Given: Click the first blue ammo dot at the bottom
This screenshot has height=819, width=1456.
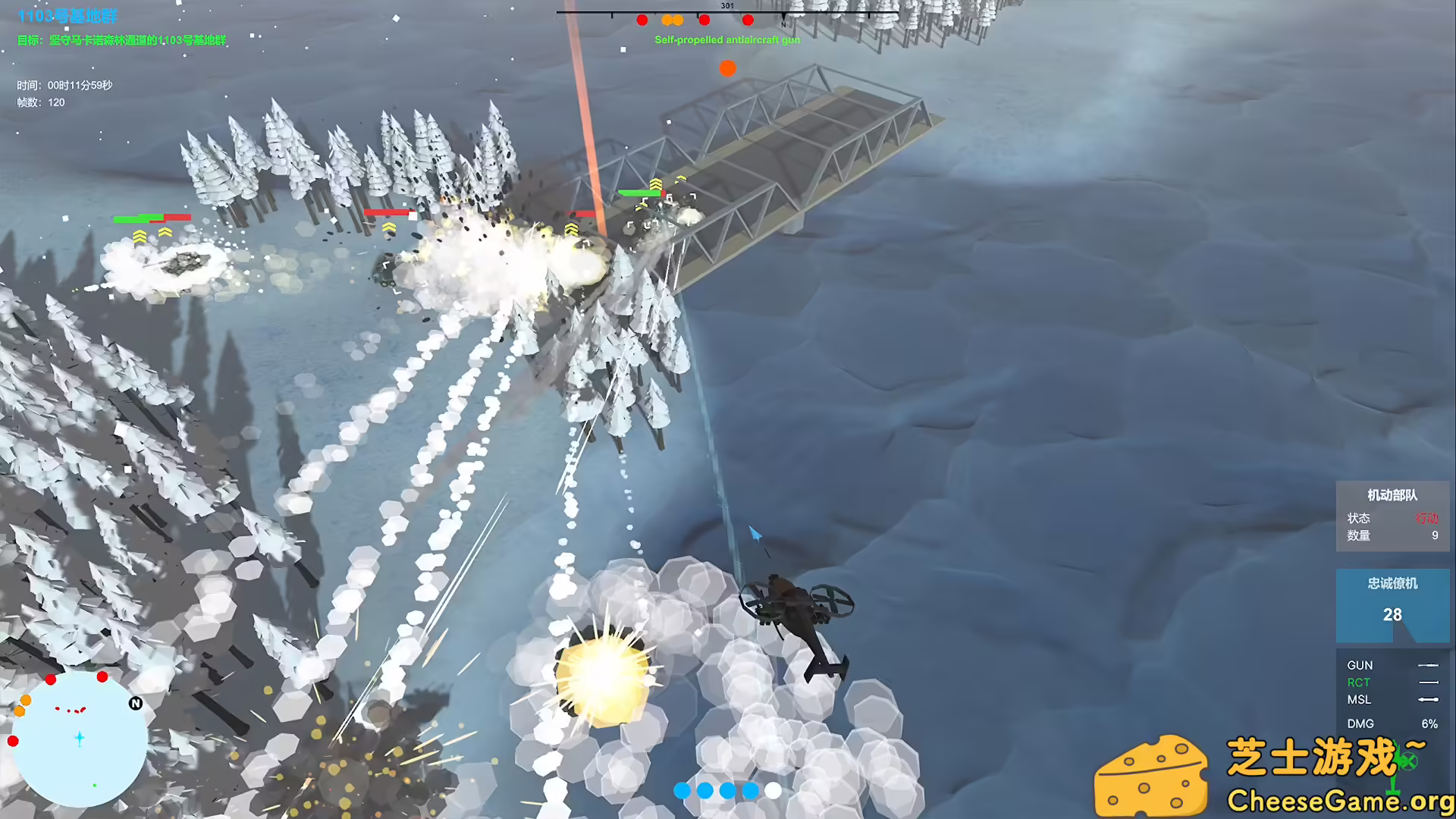Looking at the screenshot, I should point(682,790).
